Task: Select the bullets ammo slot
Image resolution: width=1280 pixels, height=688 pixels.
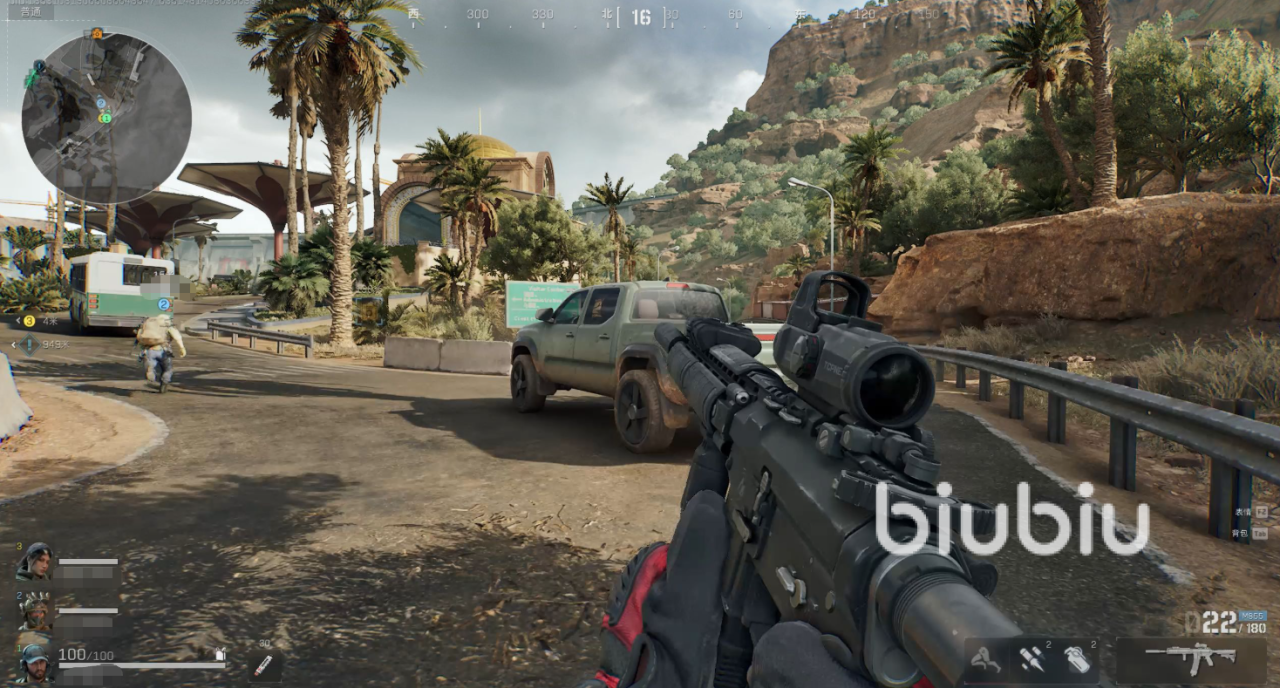Action: [1032, 659]
